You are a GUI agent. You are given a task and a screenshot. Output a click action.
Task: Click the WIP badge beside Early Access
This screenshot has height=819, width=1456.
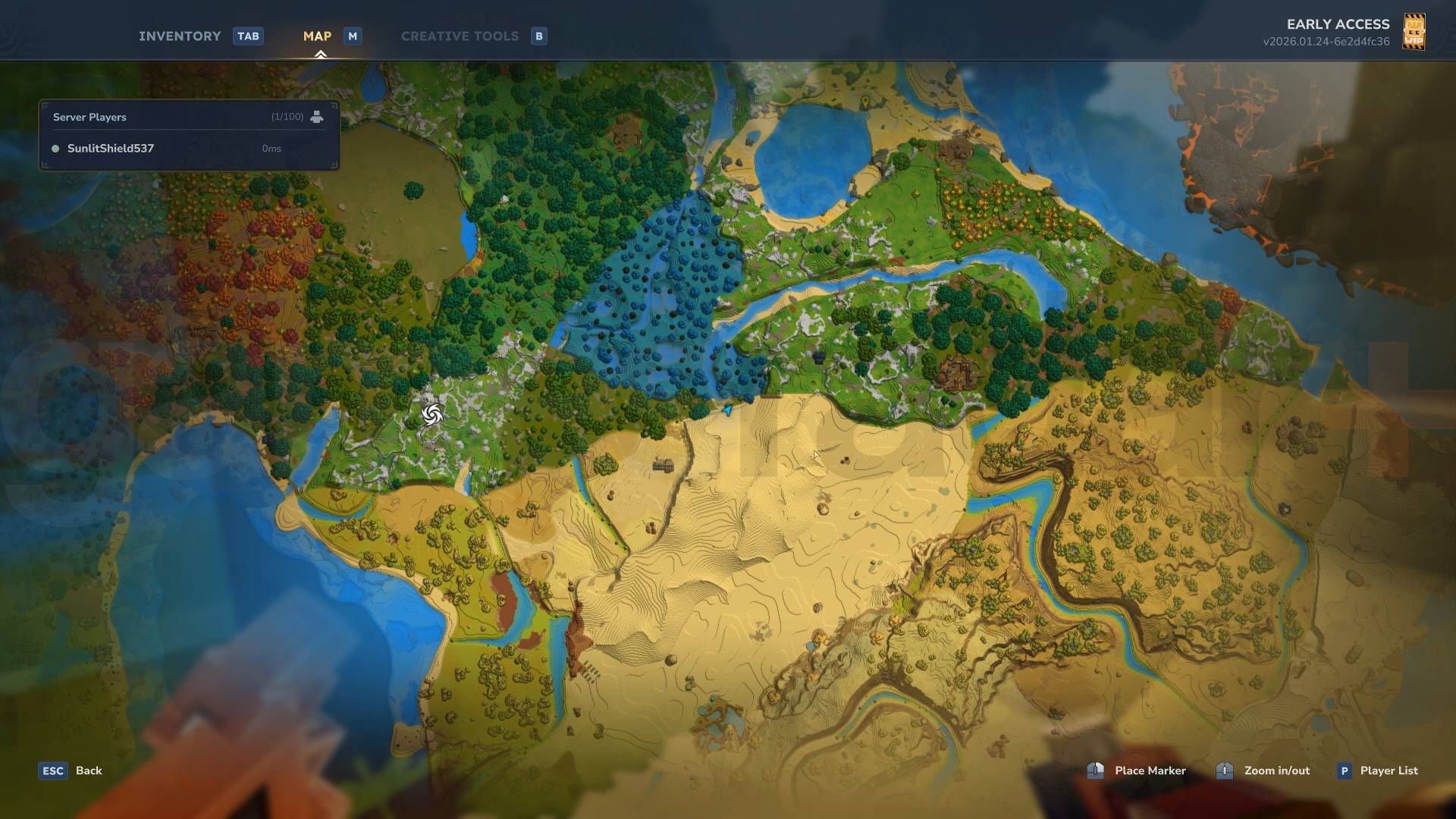tap(1414, 32)
